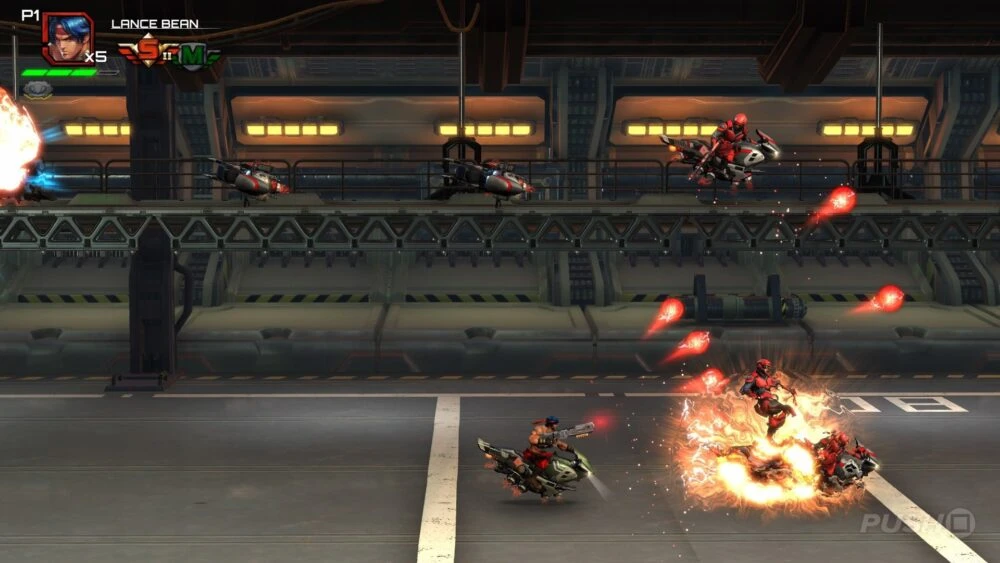Click the Lance Bean character portrait
The image size is (1000, 563).
point(67,39)
